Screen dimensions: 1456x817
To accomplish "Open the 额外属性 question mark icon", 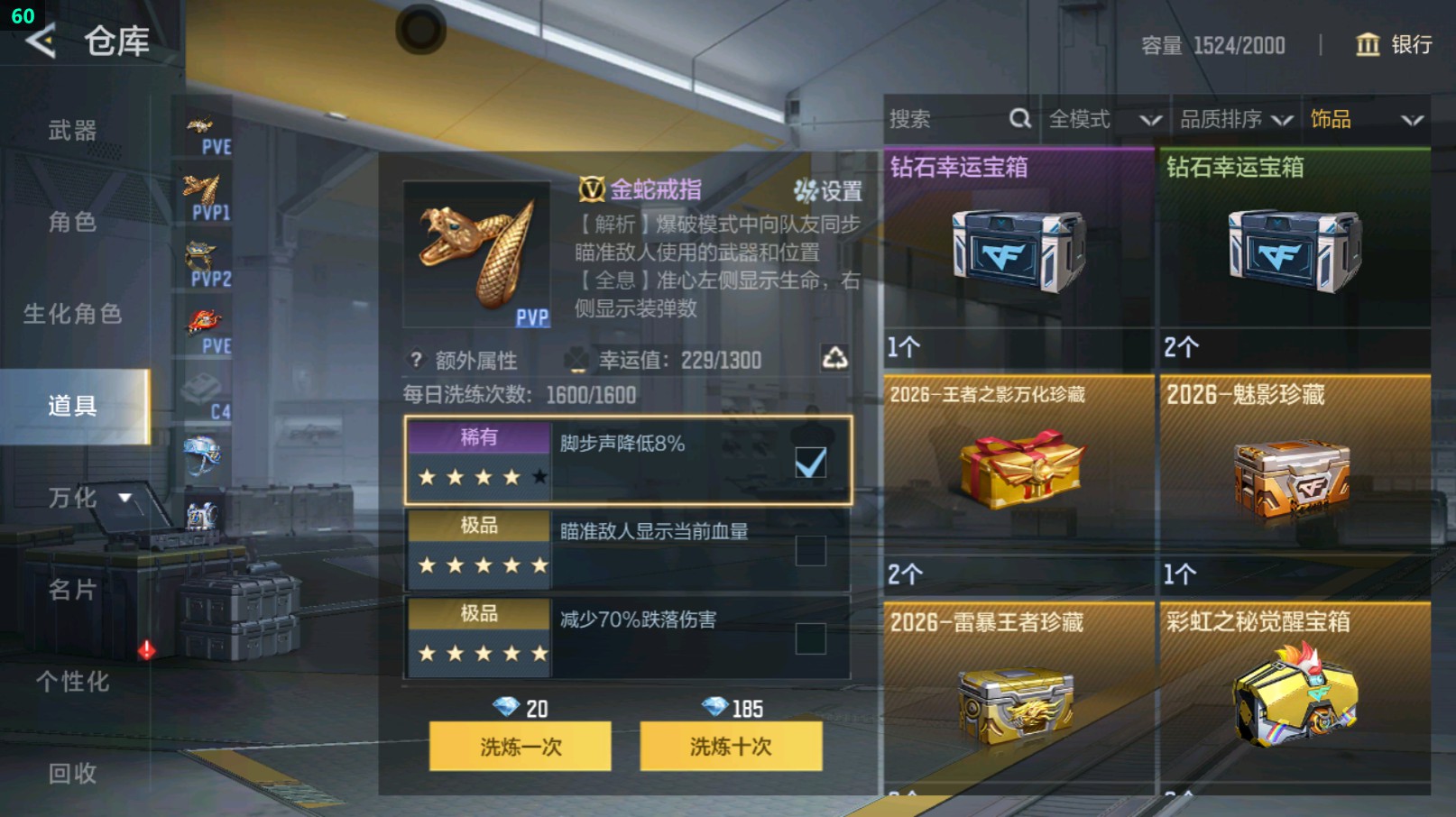I will tap(414, 361).
